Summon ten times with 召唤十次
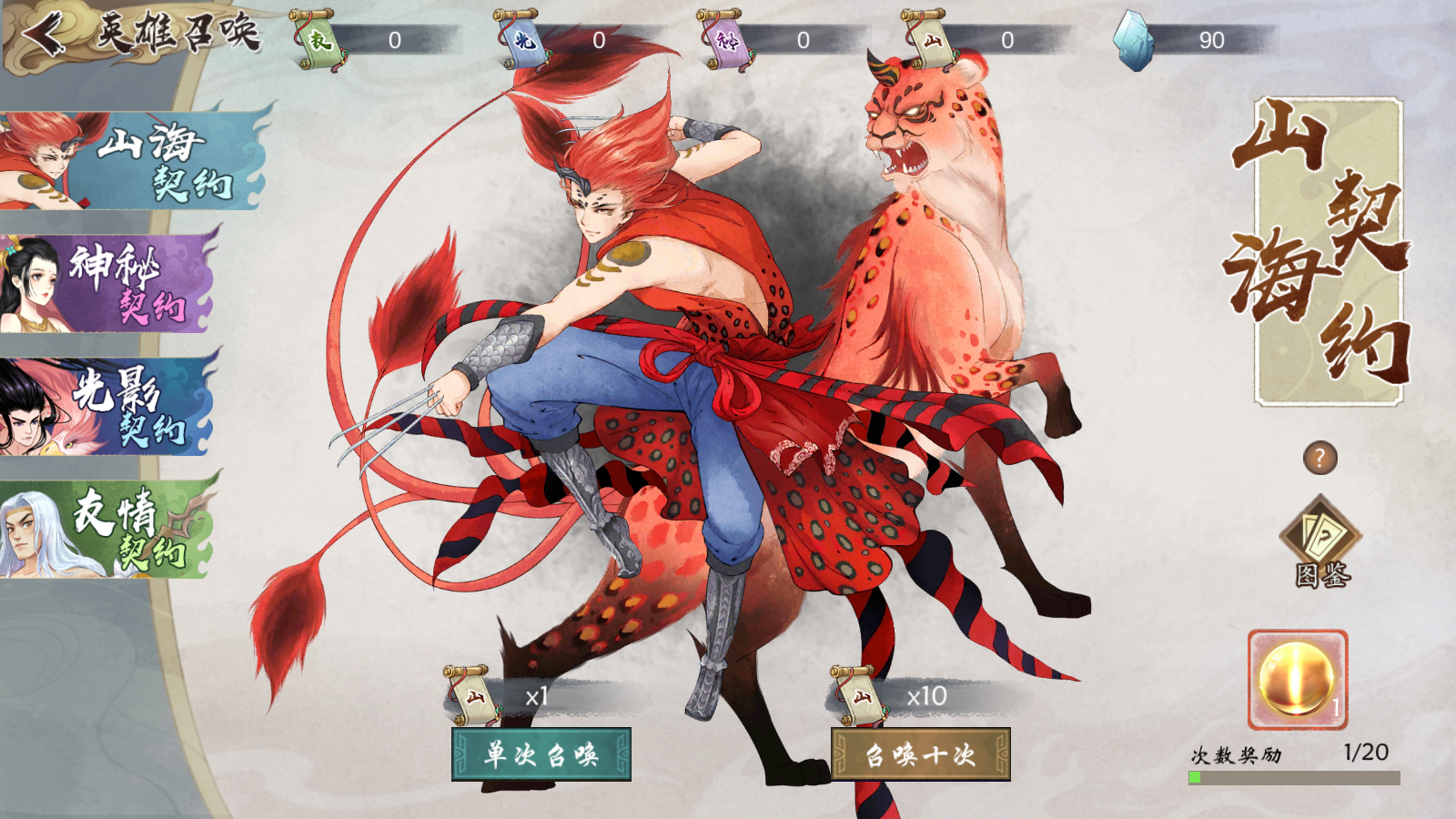This screenshot has width=1456, height=819. pyautogui.click(x=920, y=754)
